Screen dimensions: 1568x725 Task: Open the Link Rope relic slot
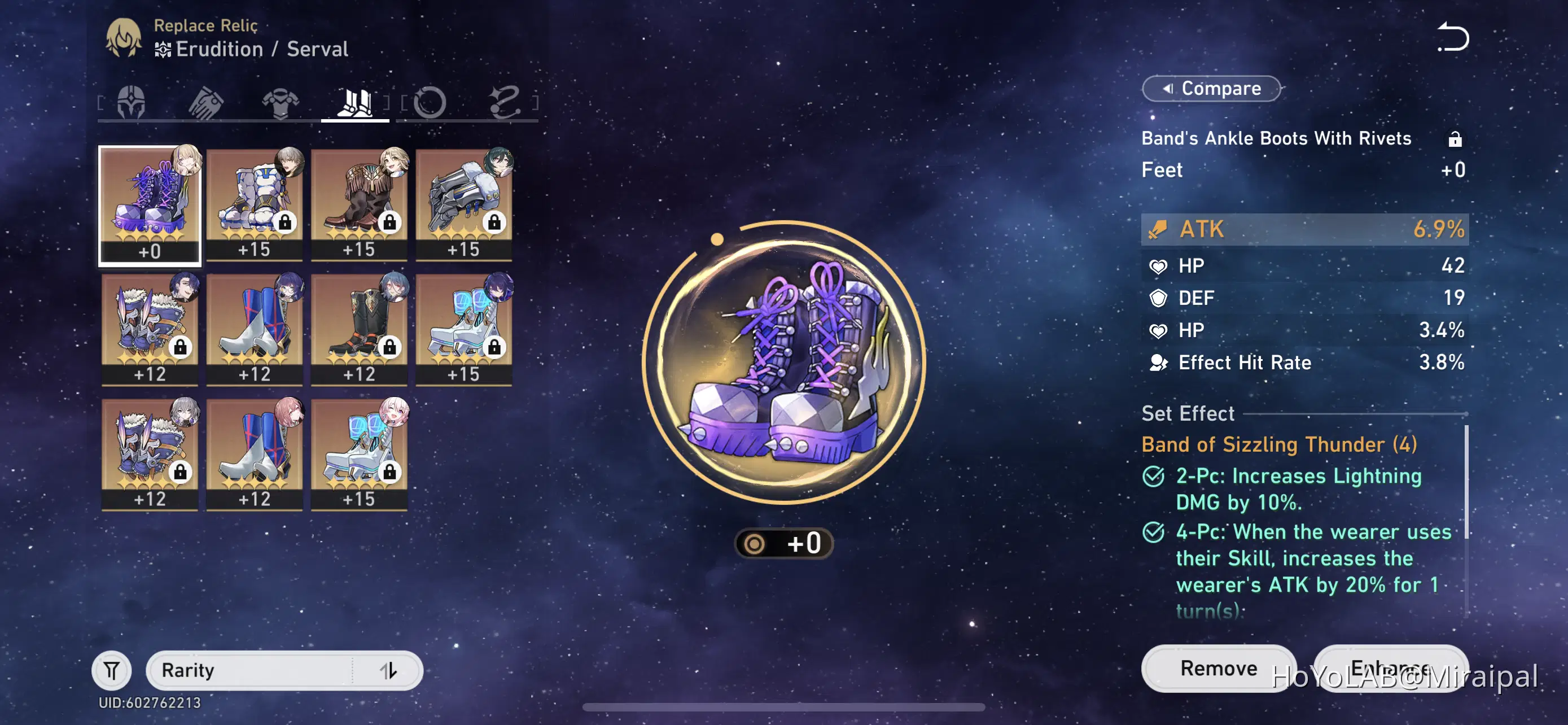(506, 102)
